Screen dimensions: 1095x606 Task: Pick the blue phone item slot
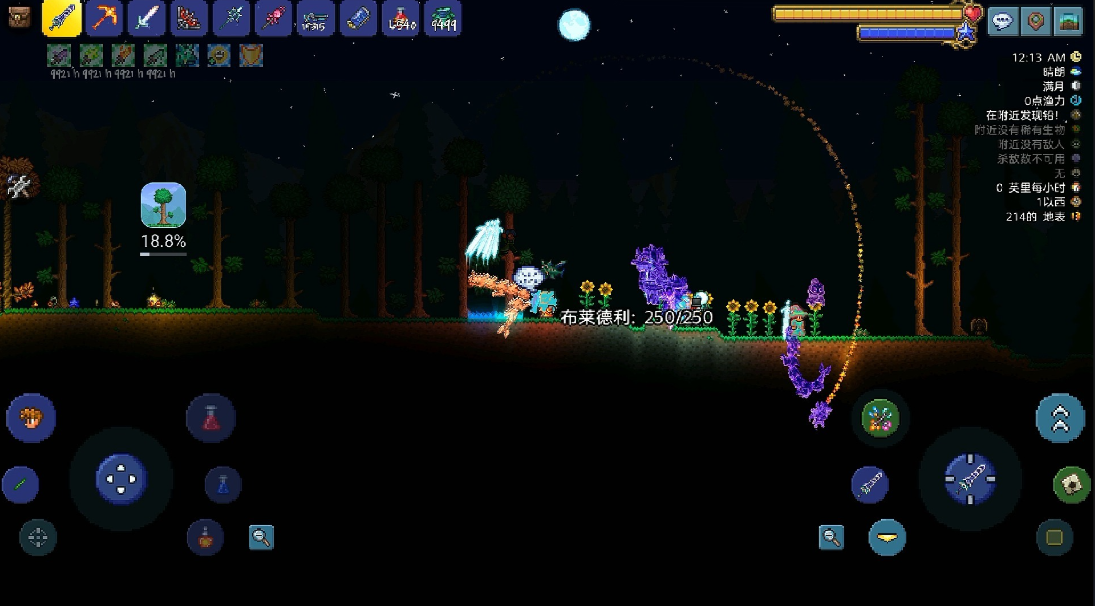point(358,18)
